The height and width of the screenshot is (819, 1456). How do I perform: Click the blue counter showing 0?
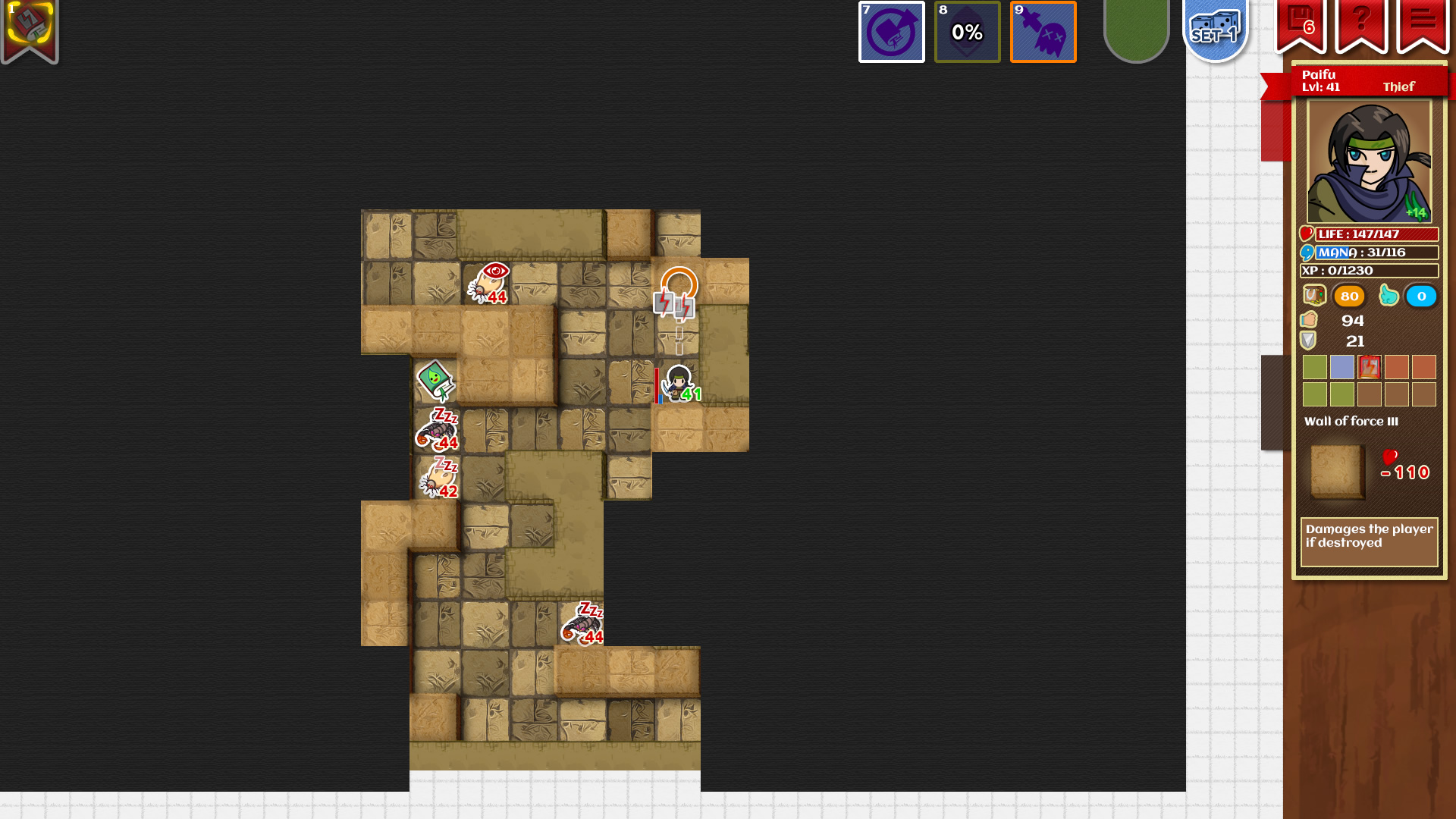tap(1421, 297)
